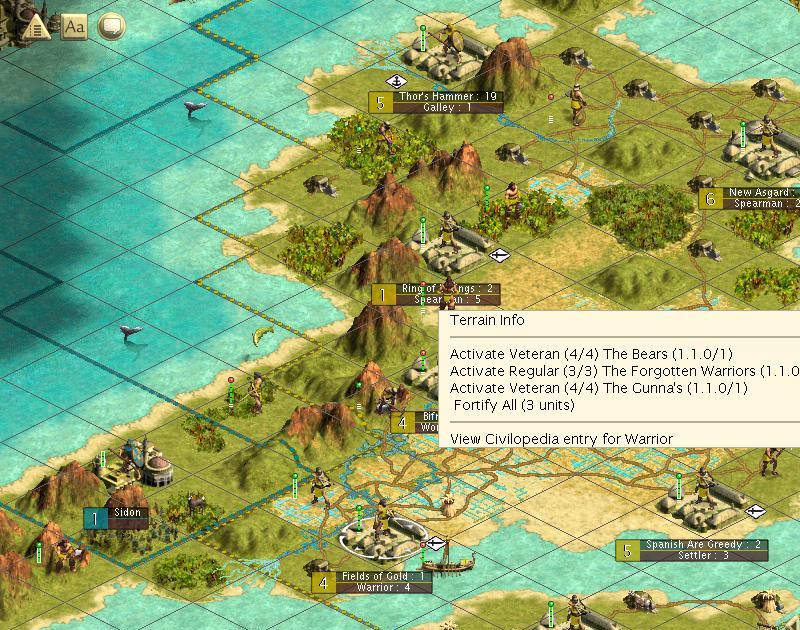Screen dimensions: 800x630
Task: Open the New Asgard city label
Action: 760,193
